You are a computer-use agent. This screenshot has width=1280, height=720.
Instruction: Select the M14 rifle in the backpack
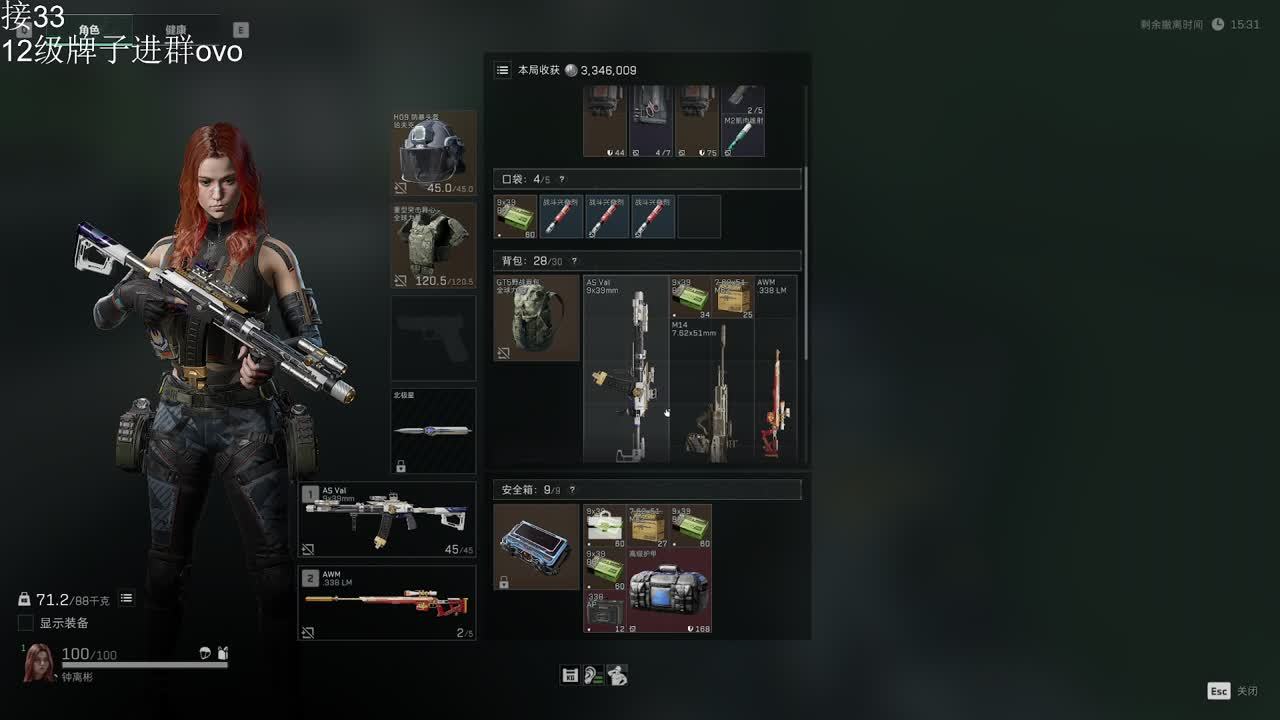coord(711,392)
